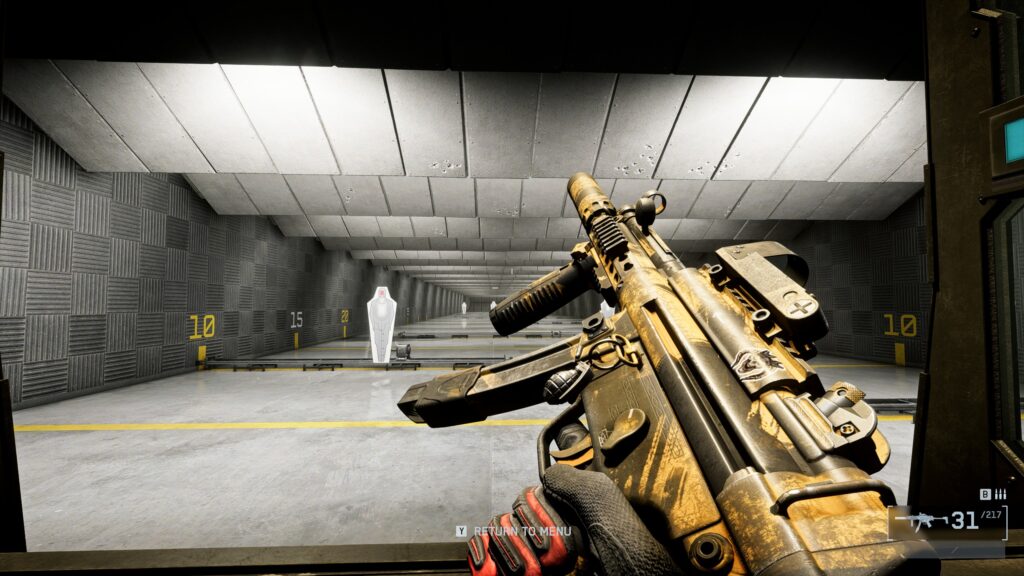Click the Return to Menu label
1024x576 pixels.
click(x=522, y=531)
